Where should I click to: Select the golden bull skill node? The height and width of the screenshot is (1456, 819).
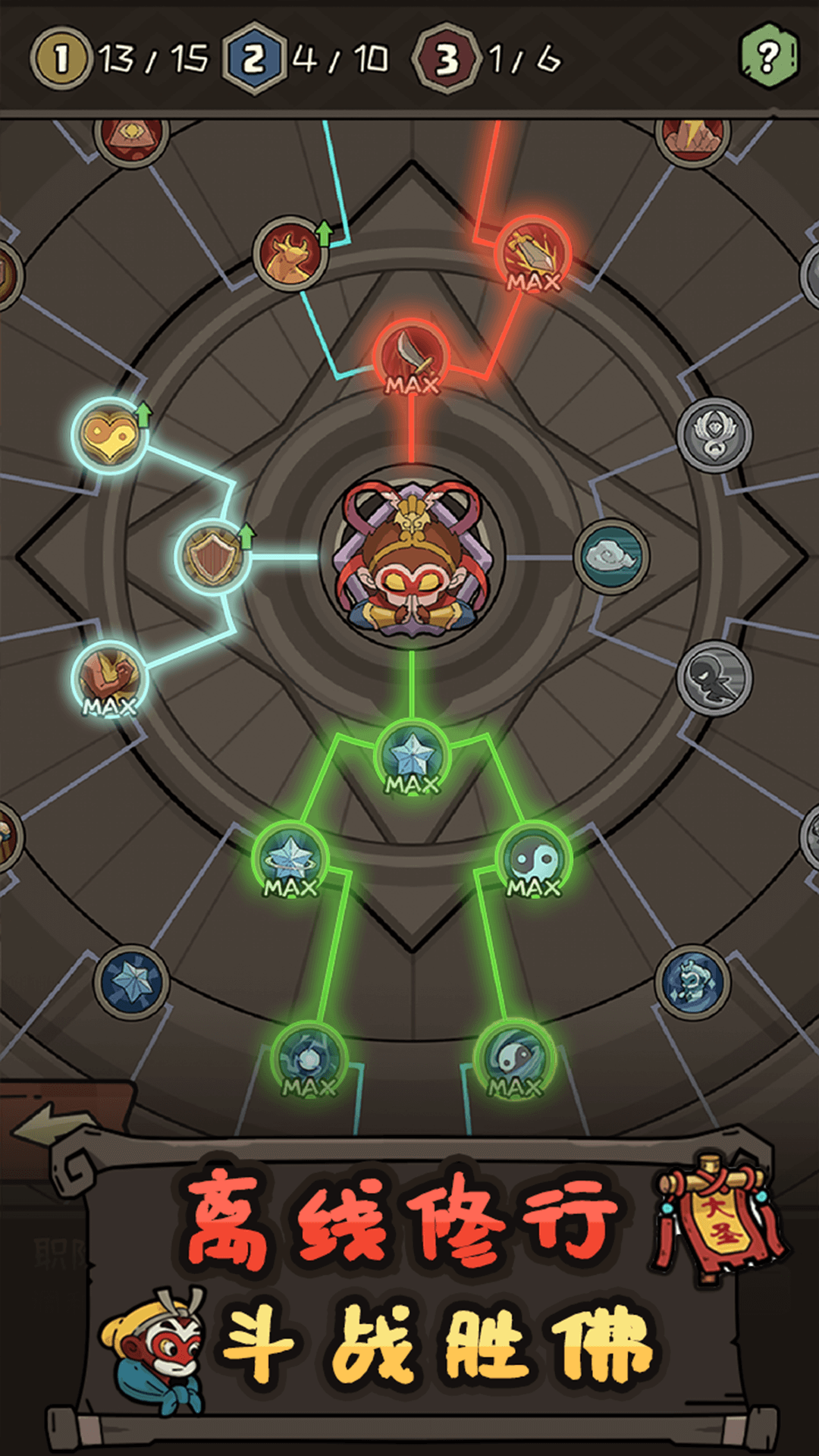[x=290, y=255]
